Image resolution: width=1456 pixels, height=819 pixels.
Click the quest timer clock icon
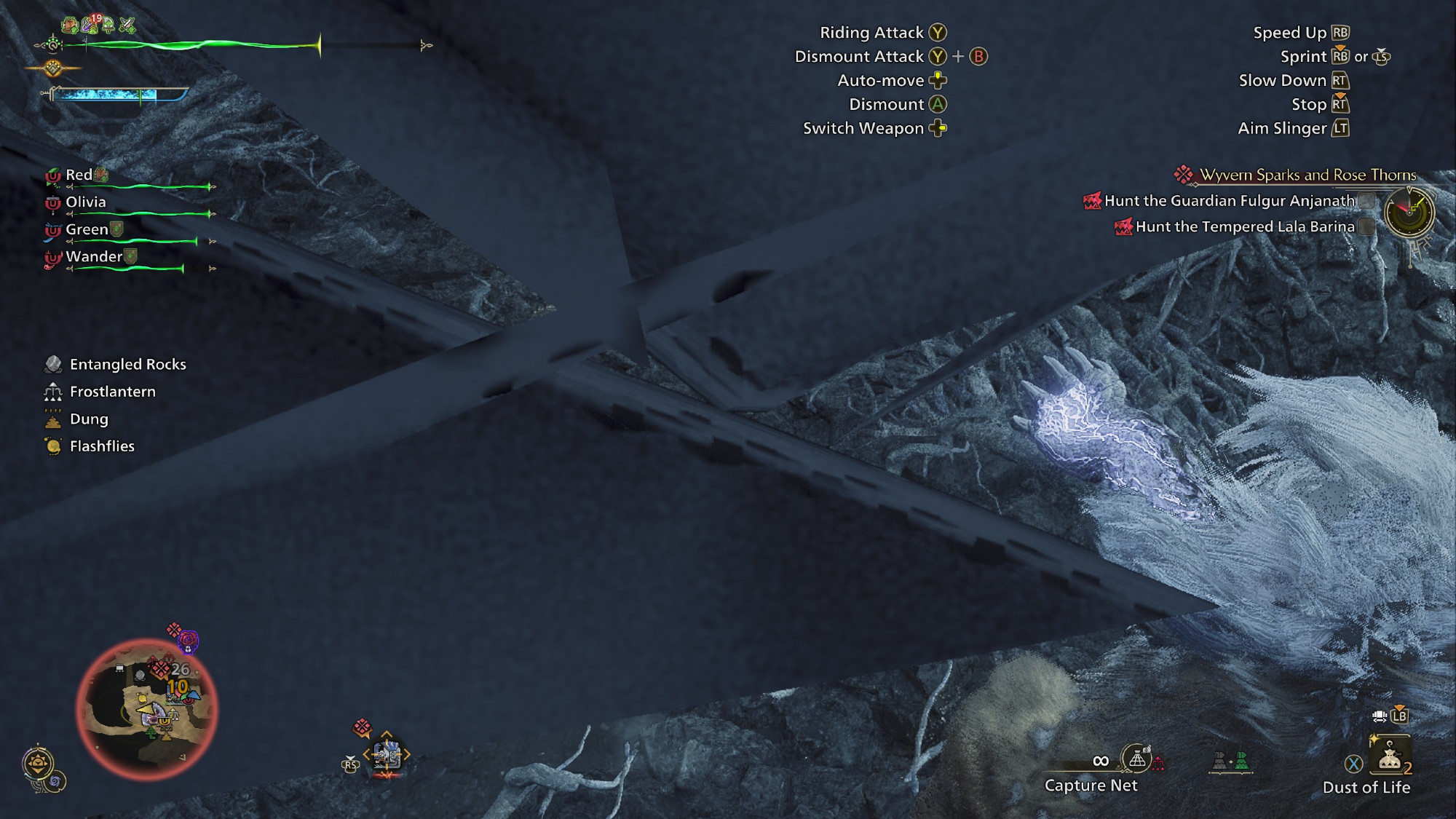(1409, 213)
